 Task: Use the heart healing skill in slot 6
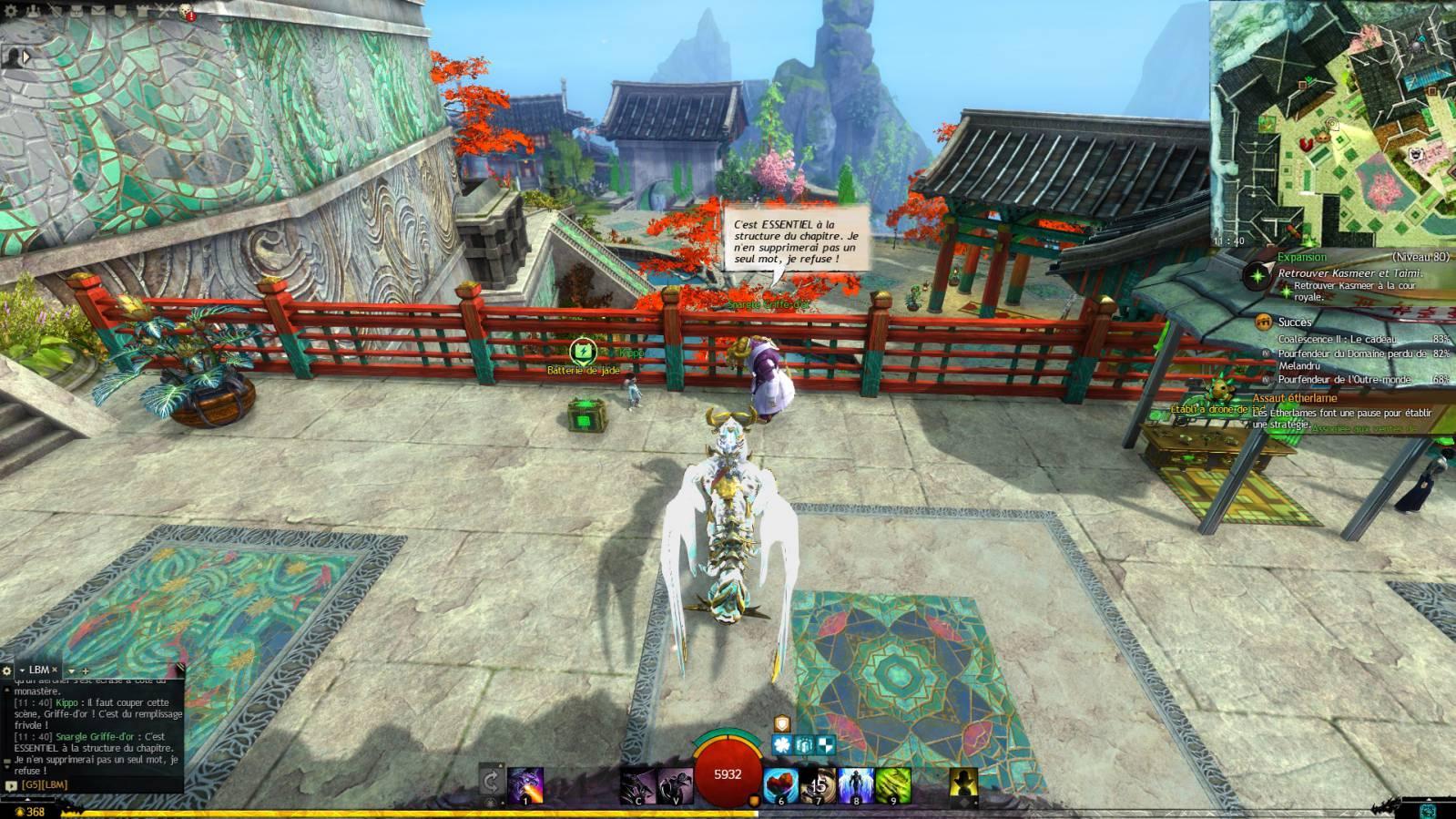pos(780,785)
